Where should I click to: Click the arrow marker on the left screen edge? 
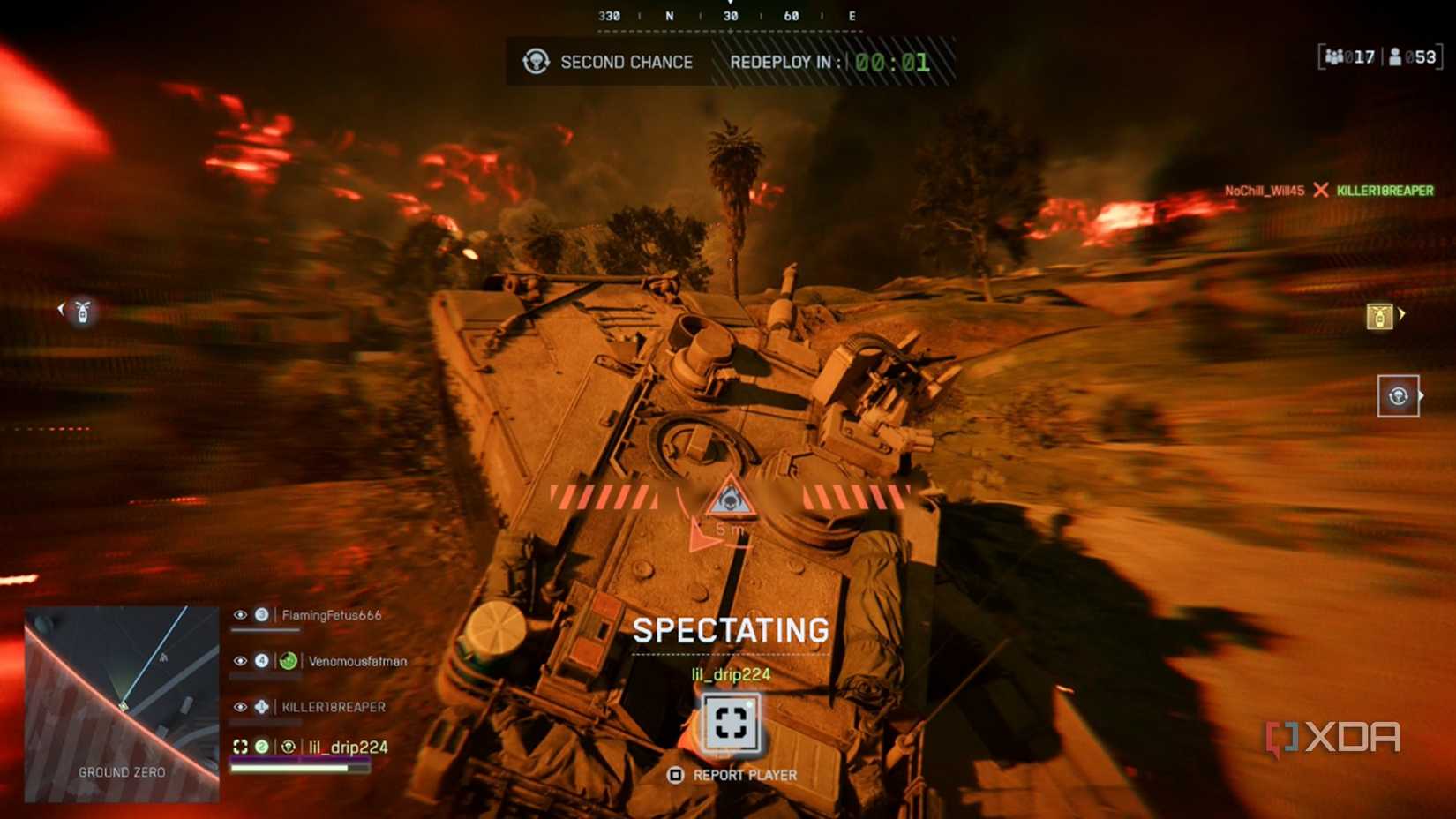(x=60, y=308)
